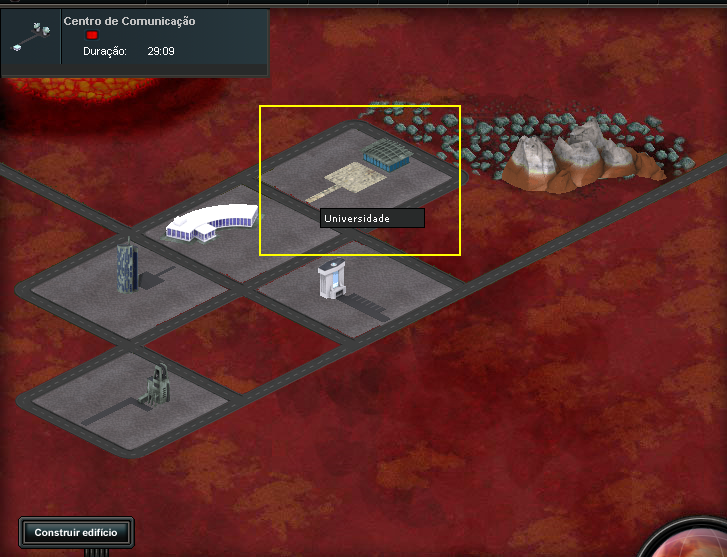727x557 pixels.
Task: Click the Centro de Comunicação queue thumbnail
Action: 31,39
